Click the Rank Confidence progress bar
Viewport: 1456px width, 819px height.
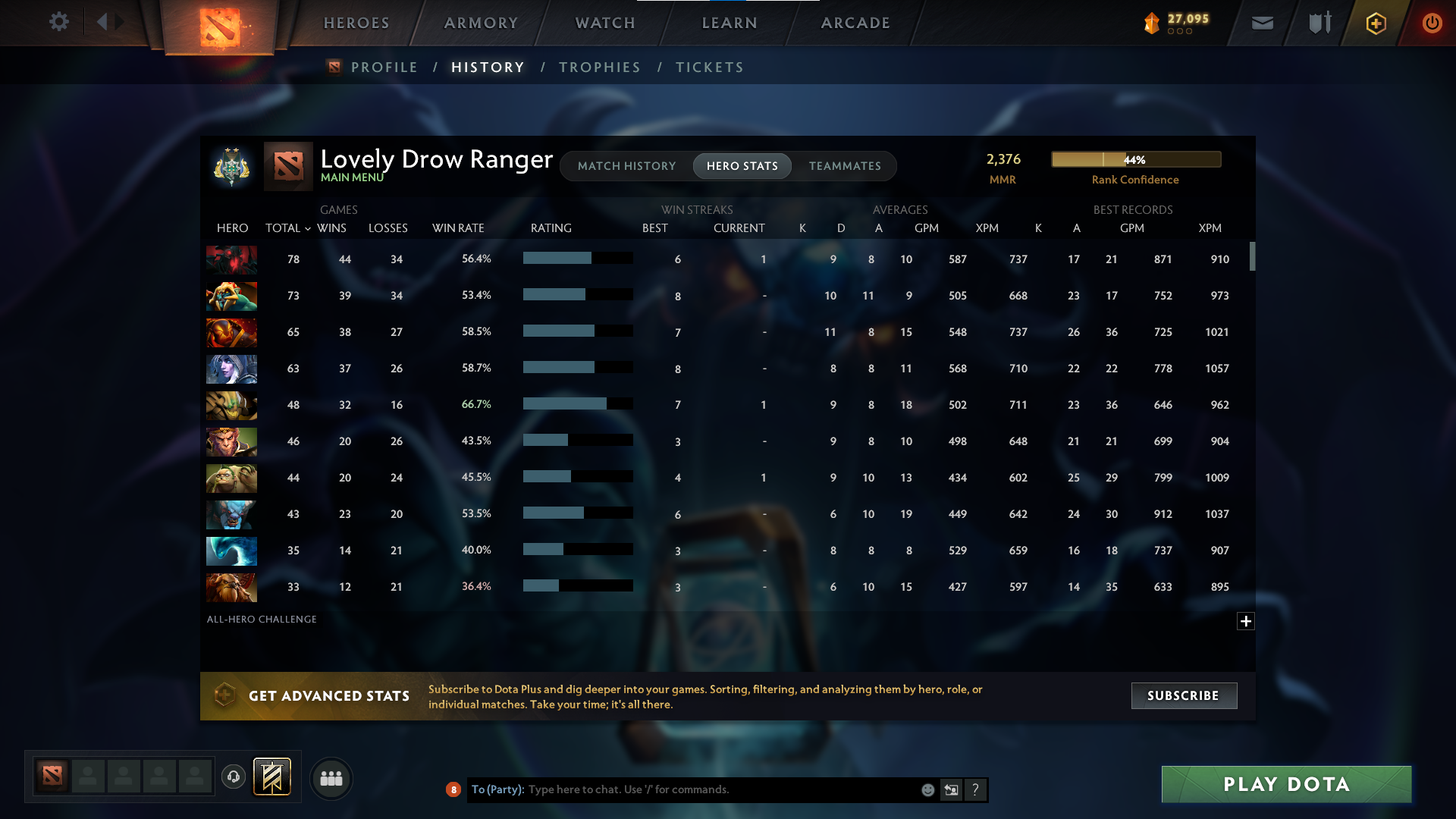pyautogui.click(x=1135, y=159)
